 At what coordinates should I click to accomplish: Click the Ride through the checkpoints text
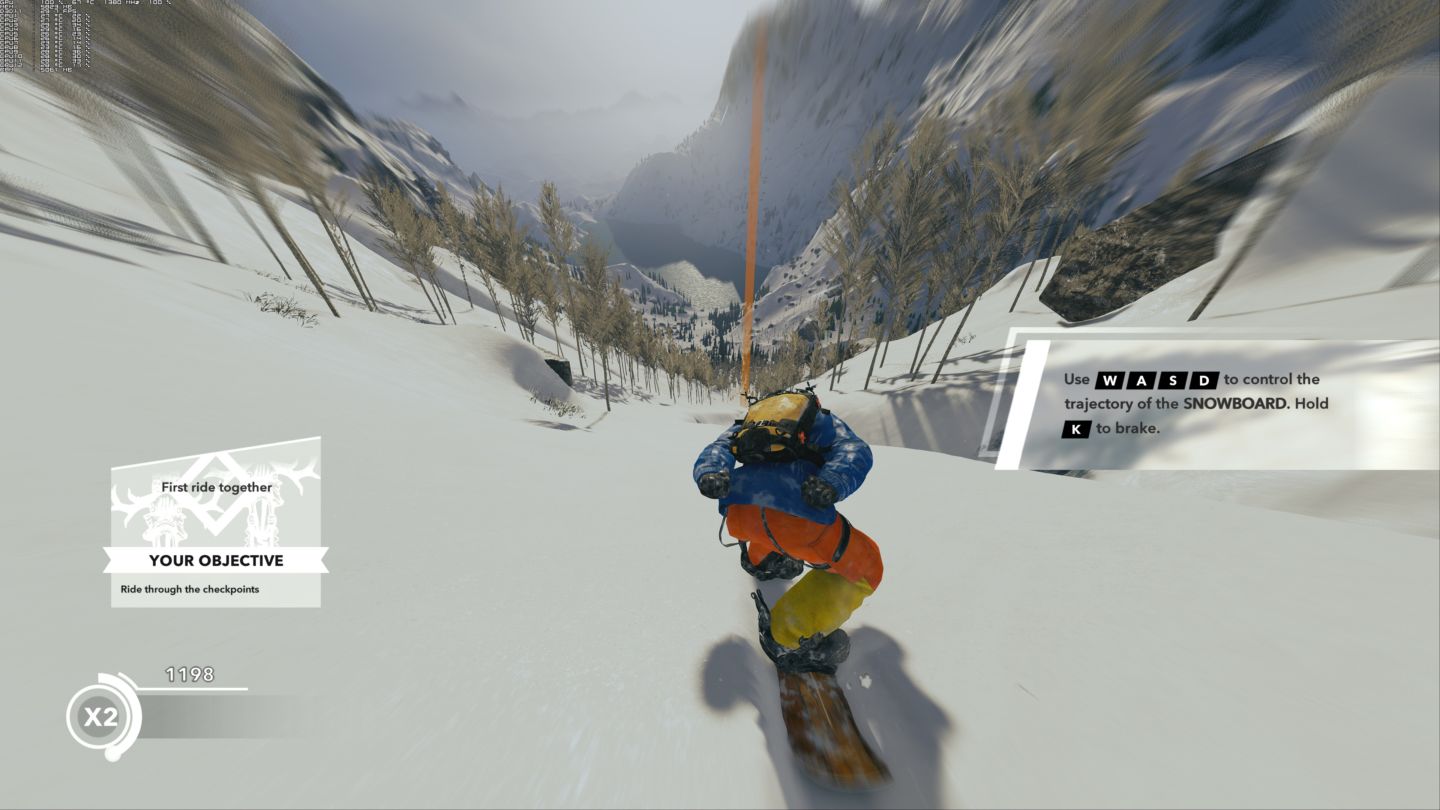click(x=189, y=588)
